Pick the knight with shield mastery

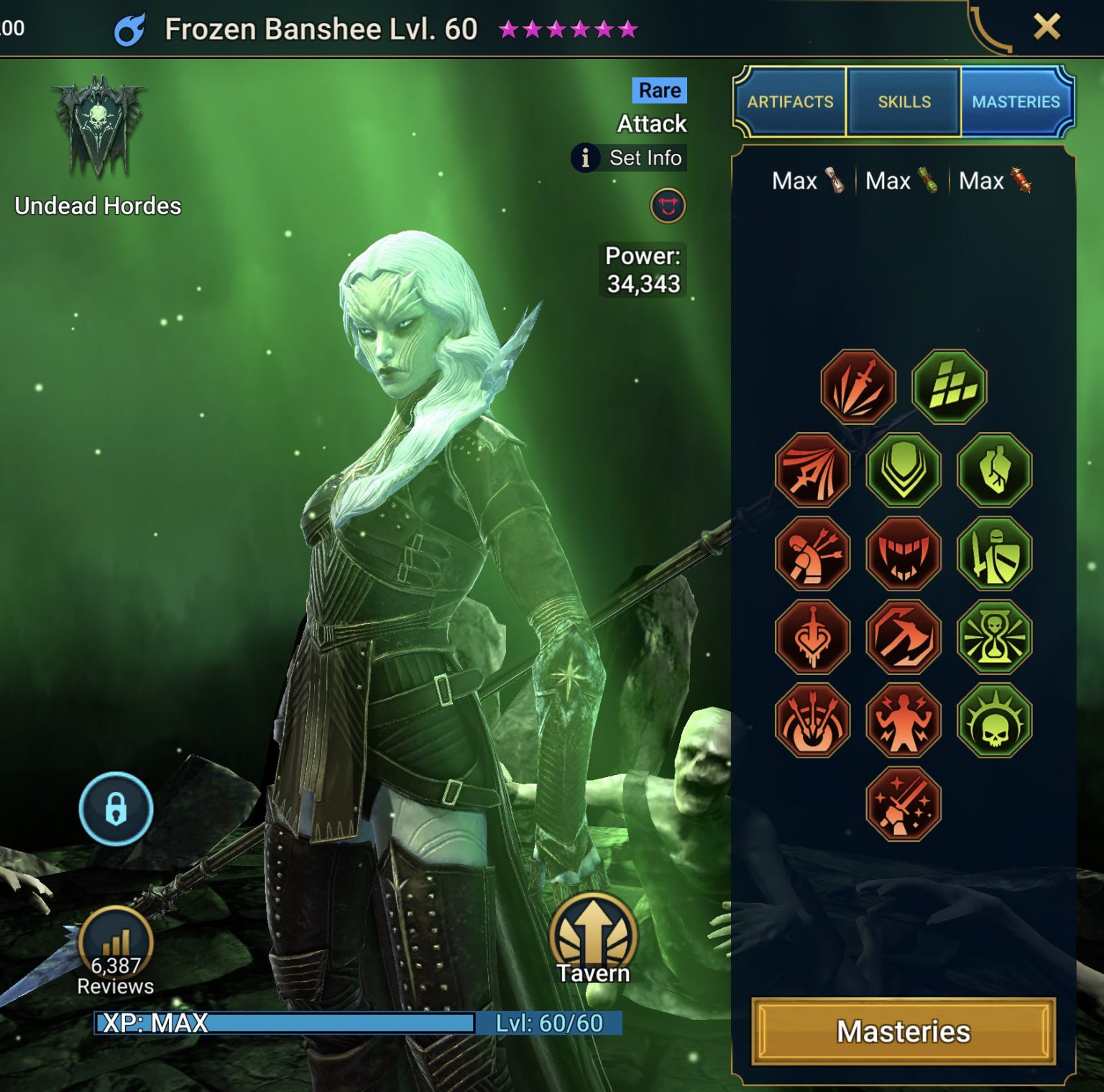pyautogui.click(x=995, y=554)
